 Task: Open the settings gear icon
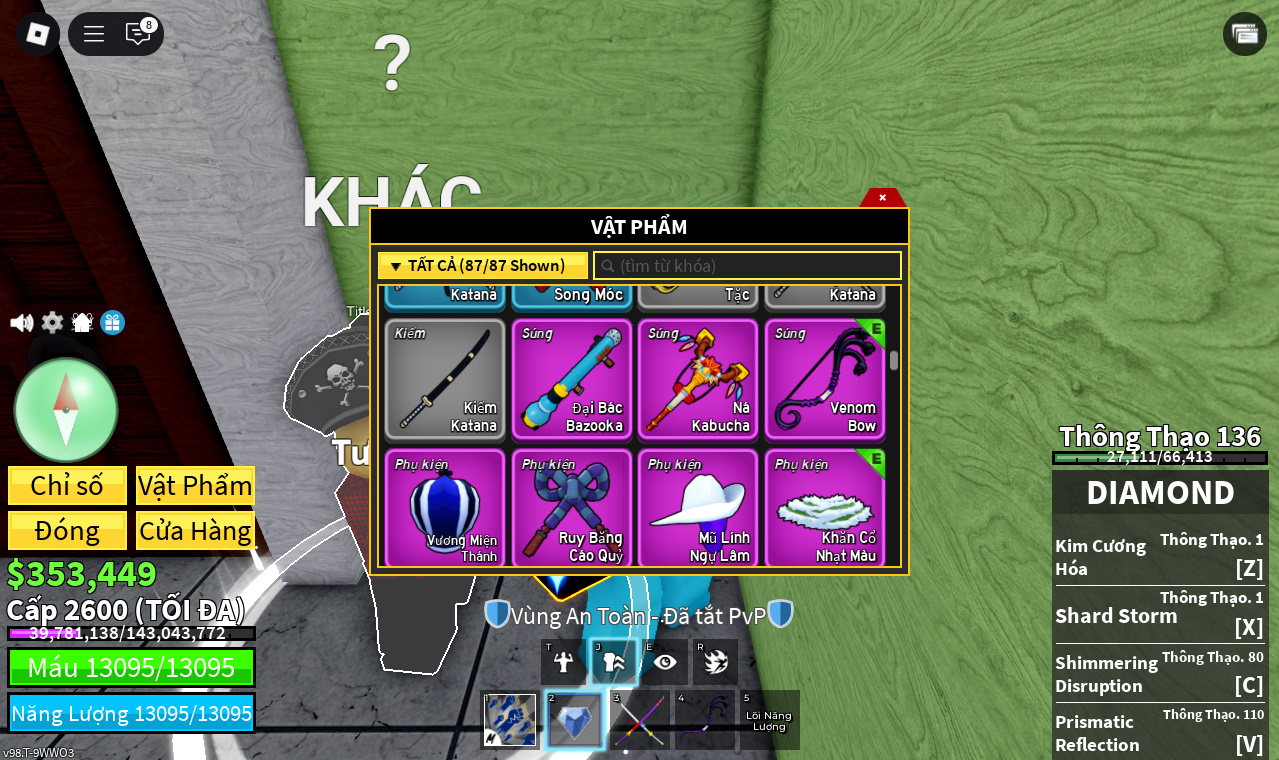coord(52,323)
